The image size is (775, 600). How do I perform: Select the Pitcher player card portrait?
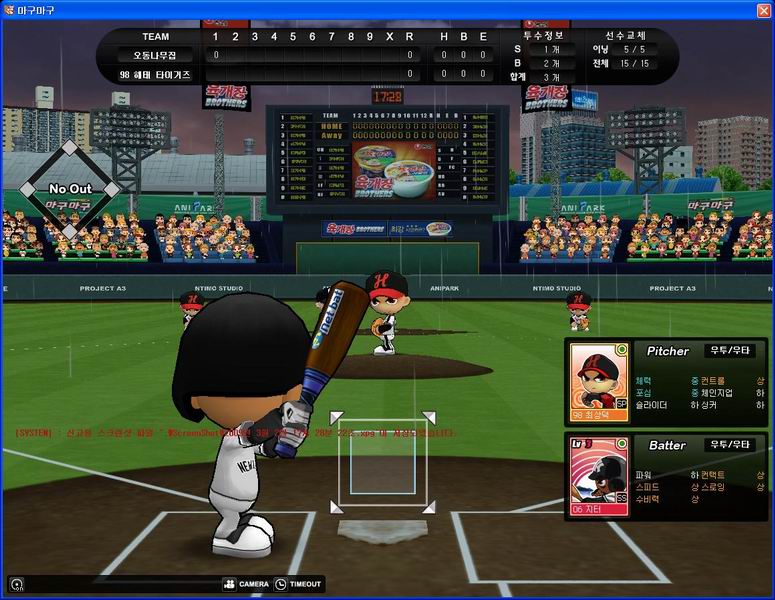coord(599,382)
